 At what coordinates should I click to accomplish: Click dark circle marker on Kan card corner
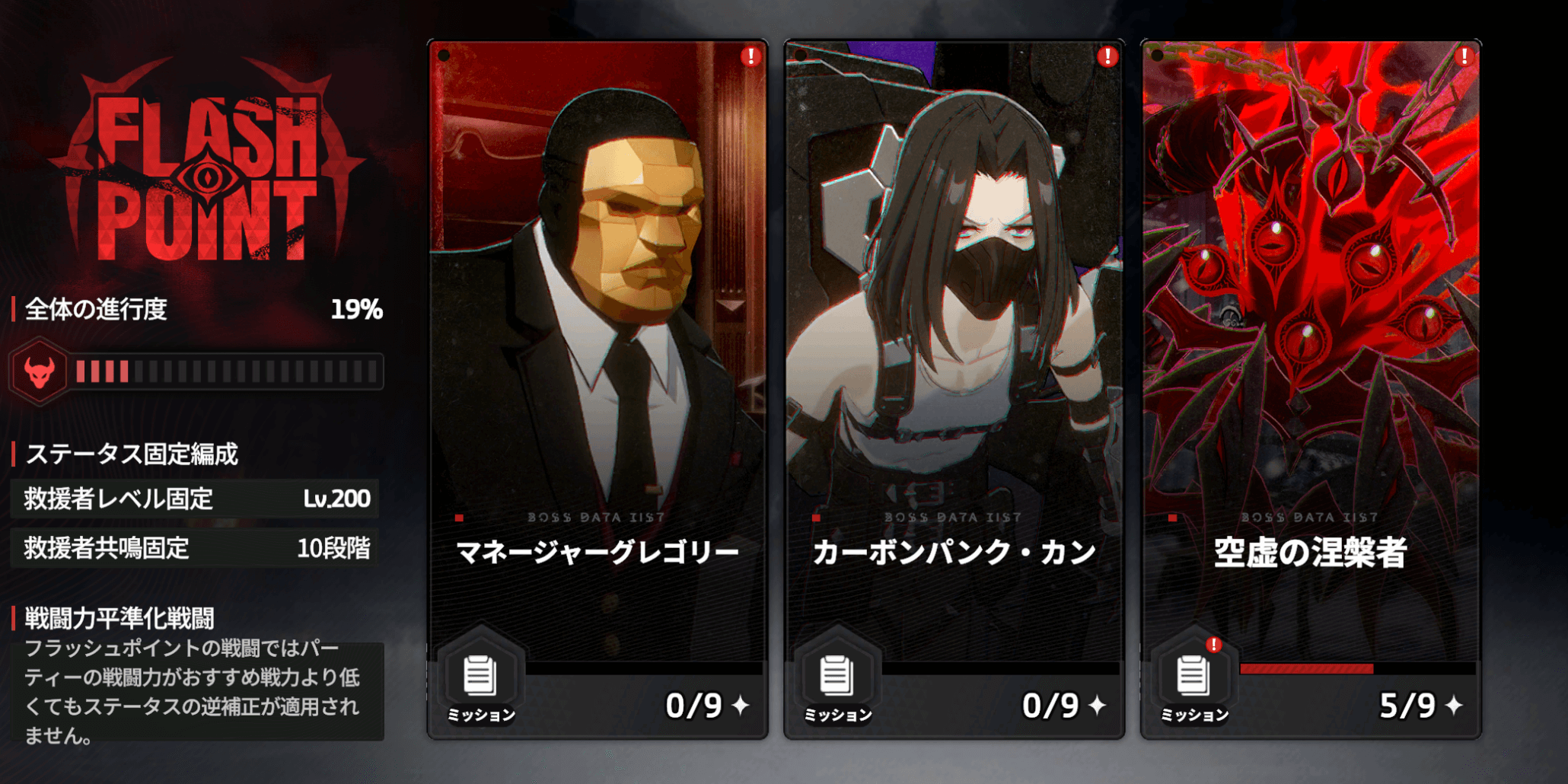(x=802, y=56)
